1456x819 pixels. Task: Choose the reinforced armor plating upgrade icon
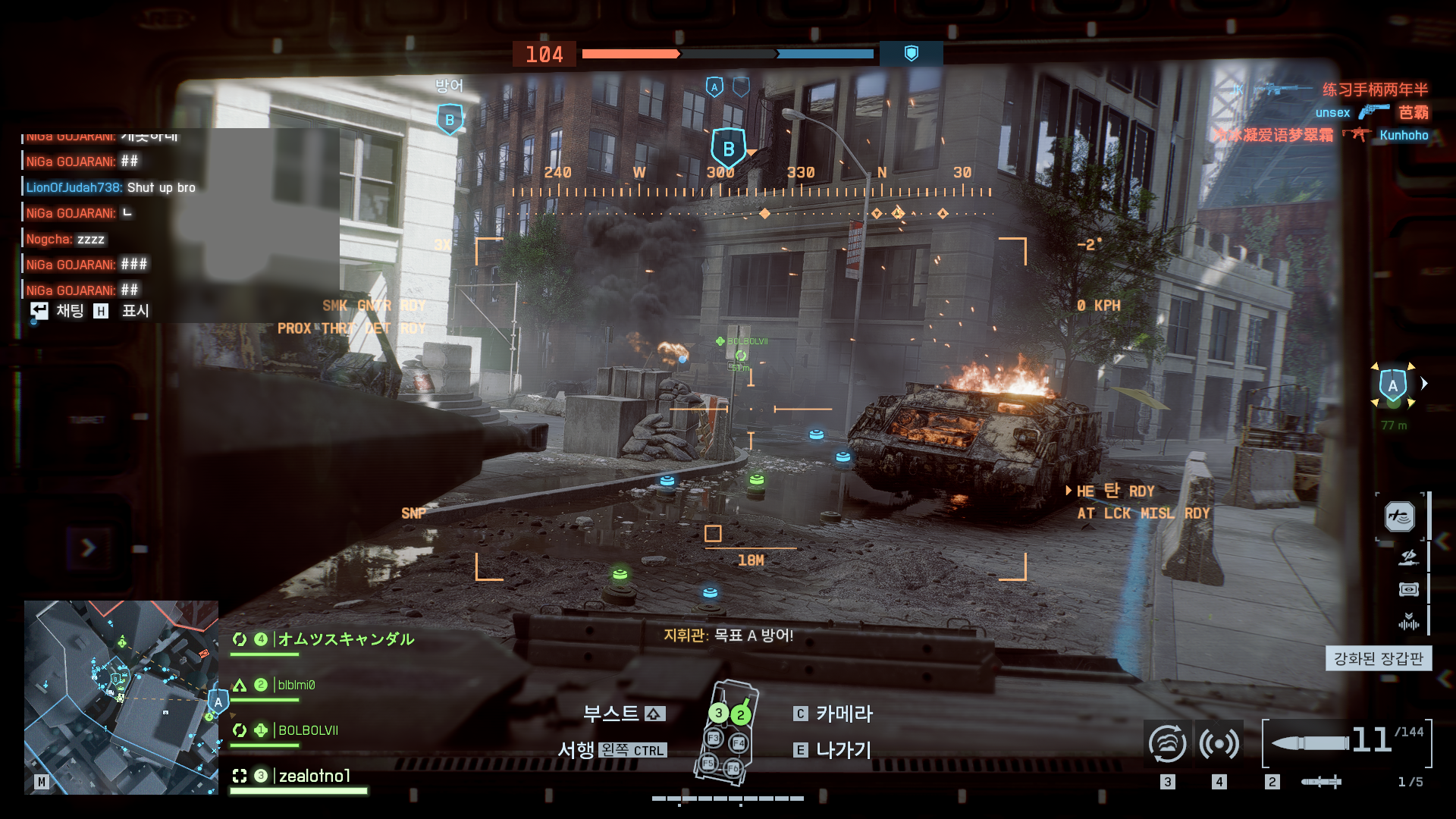pyautogui.click(x=1400, y=516)
